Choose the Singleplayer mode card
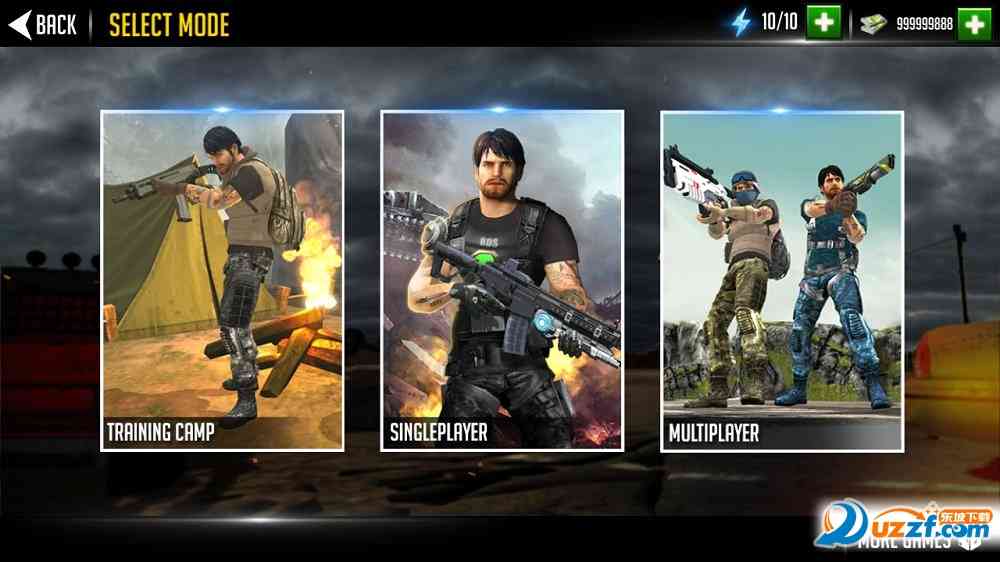 [x=502, y=281]
